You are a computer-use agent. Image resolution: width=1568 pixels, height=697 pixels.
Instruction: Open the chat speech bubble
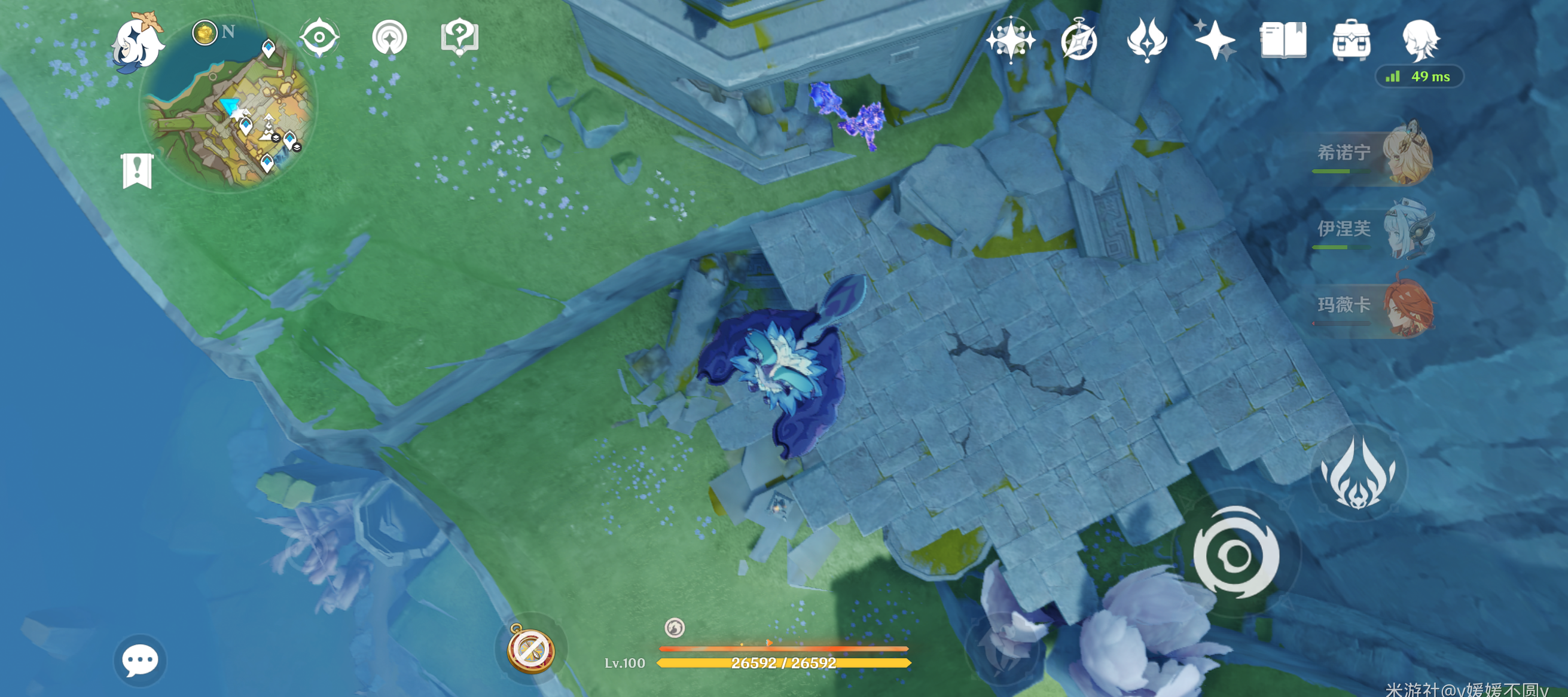[139, 660]
